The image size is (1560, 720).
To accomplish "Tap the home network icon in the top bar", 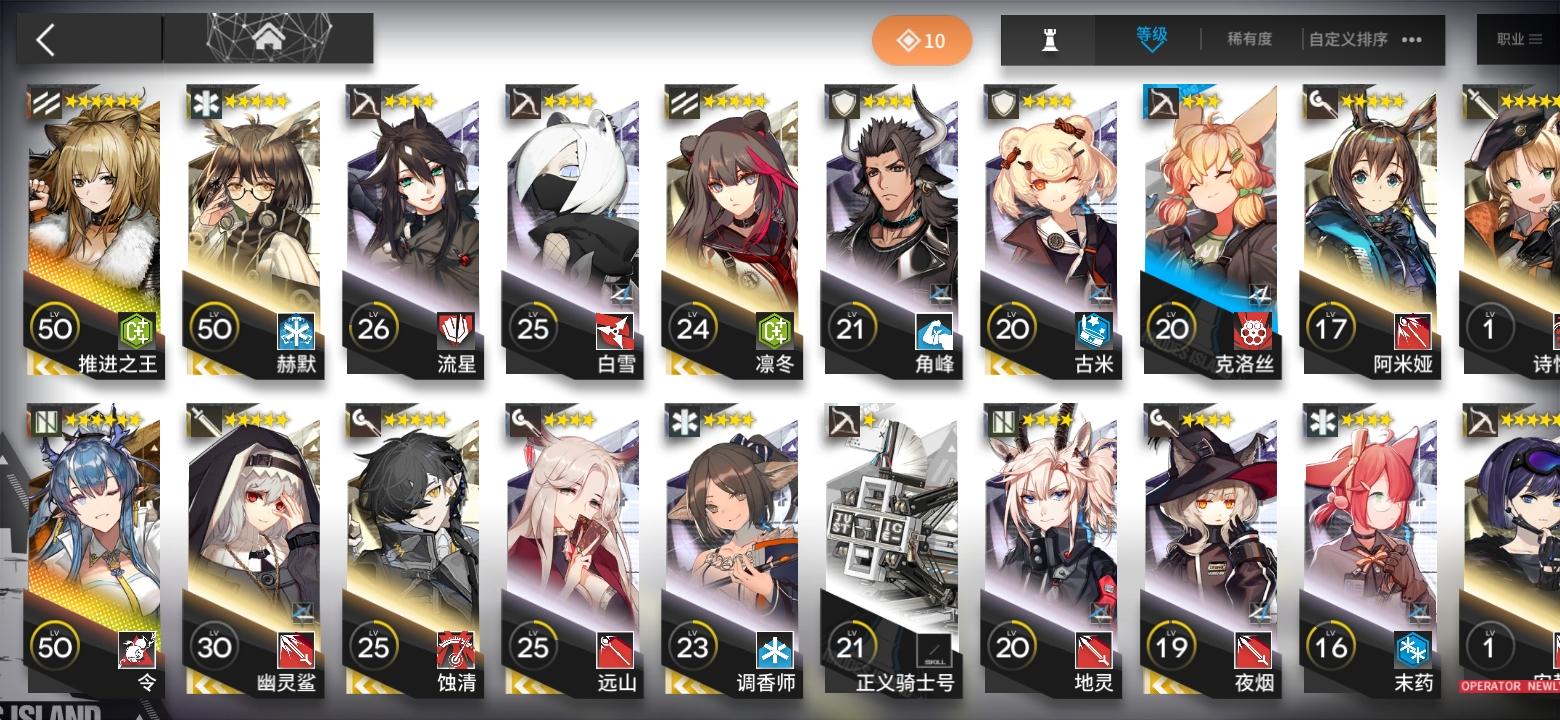I will 268,40.
